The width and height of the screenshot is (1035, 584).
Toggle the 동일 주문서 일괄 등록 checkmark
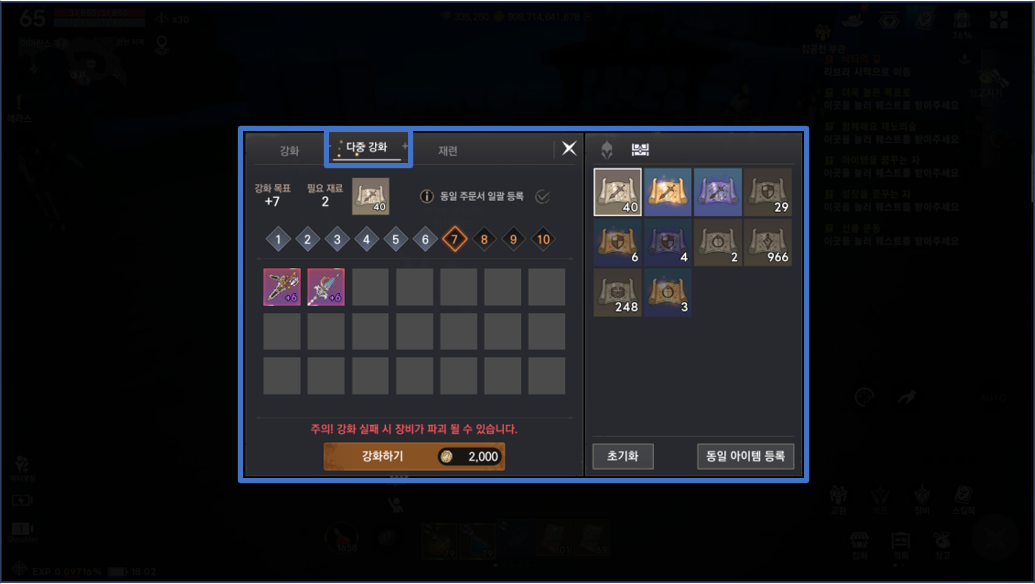pos(542,196)
